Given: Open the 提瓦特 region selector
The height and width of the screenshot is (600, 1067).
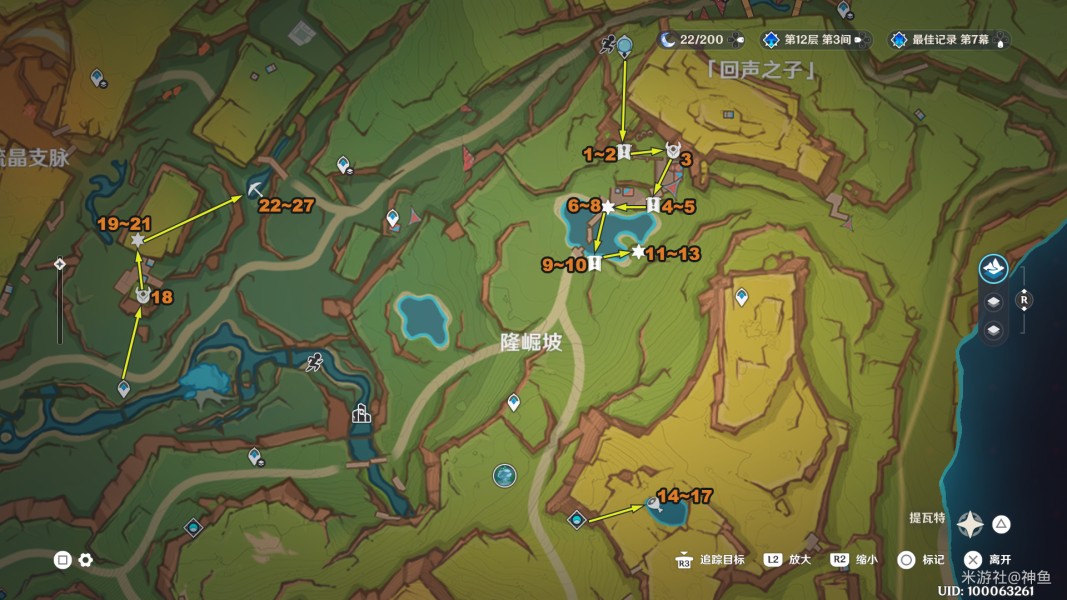Looking at the screenshot, I should tap(969, 523).
